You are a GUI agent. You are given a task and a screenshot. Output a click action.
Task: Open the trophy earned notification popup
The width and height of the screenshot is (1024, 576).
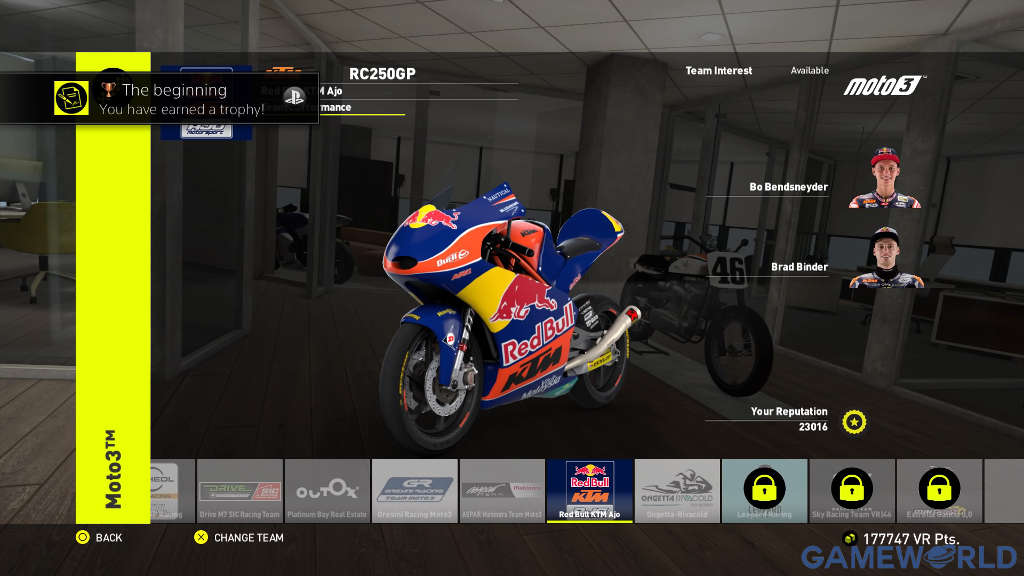[160, 98]
